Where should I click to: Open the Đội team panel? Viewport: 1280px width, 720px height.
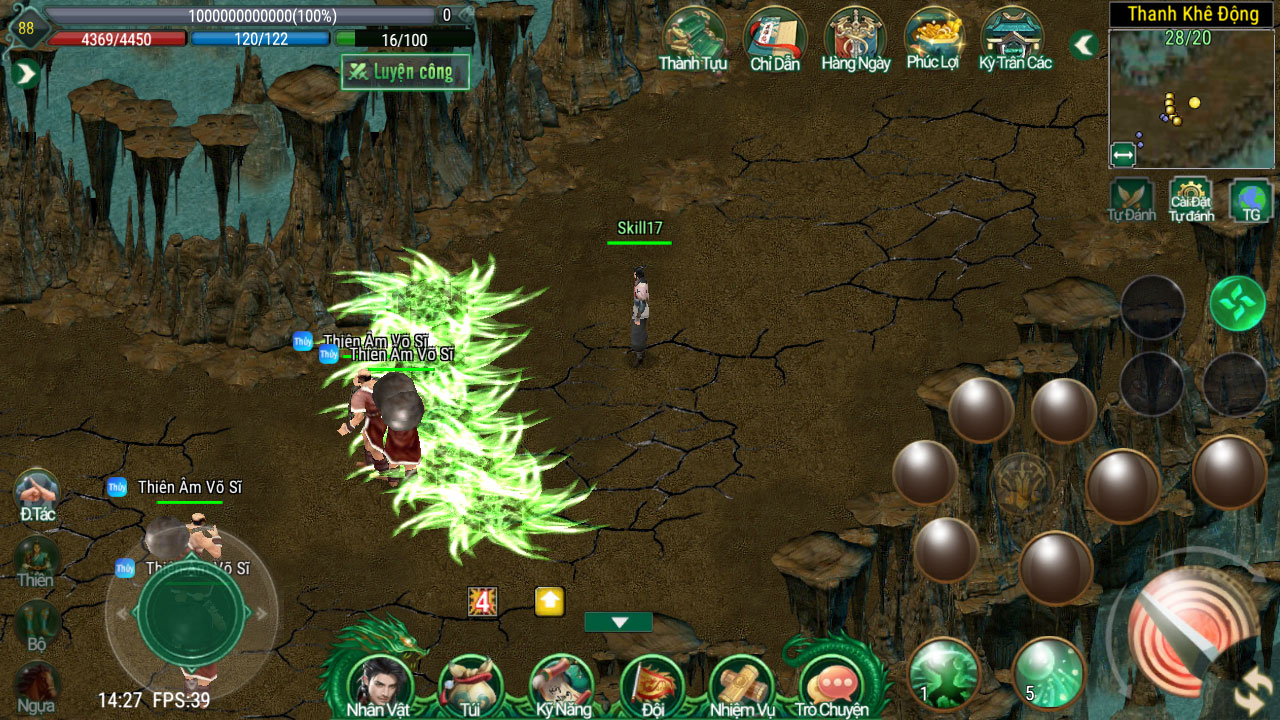pyautogui.click(x=652, y=684)
